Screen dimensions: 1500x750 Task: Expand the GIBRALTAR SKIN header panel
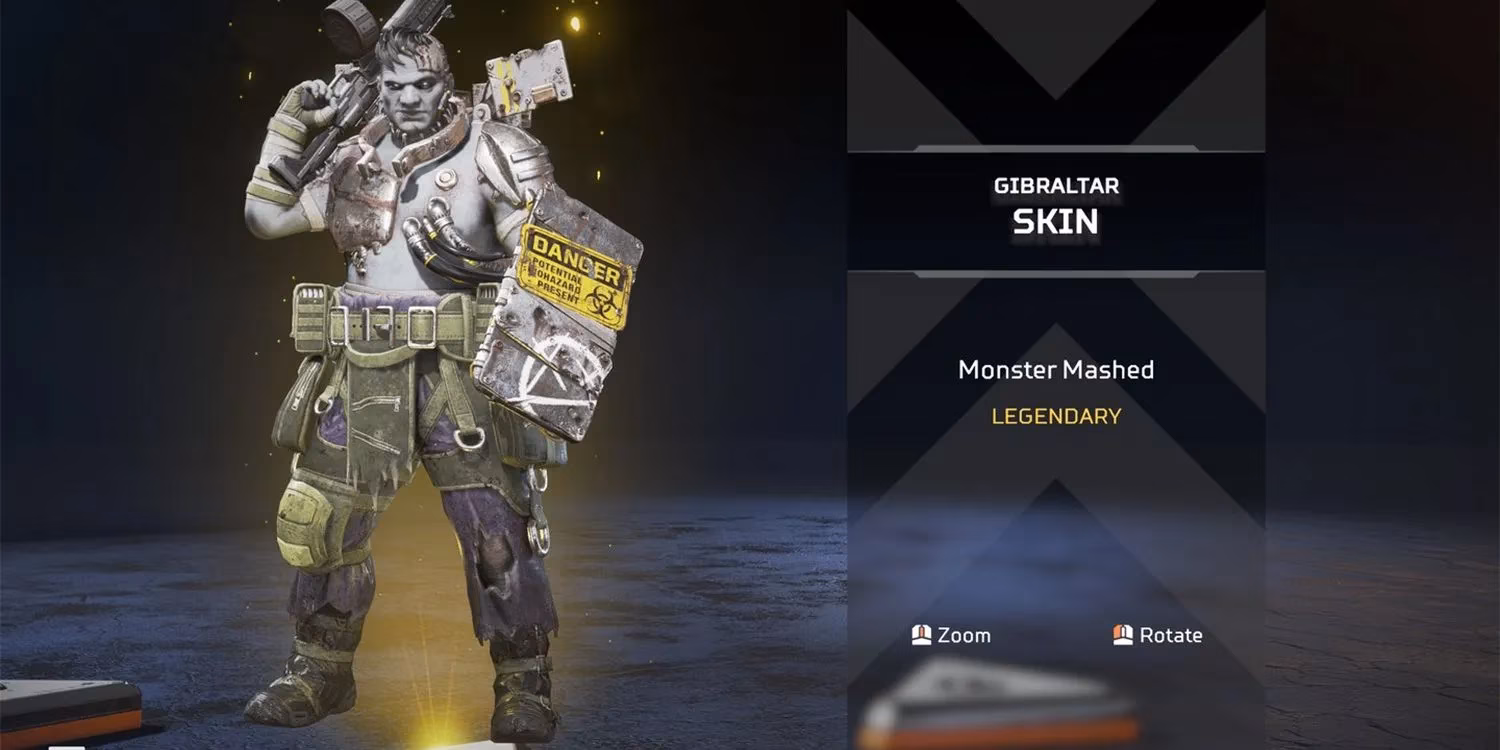[x=1055, y=205]
